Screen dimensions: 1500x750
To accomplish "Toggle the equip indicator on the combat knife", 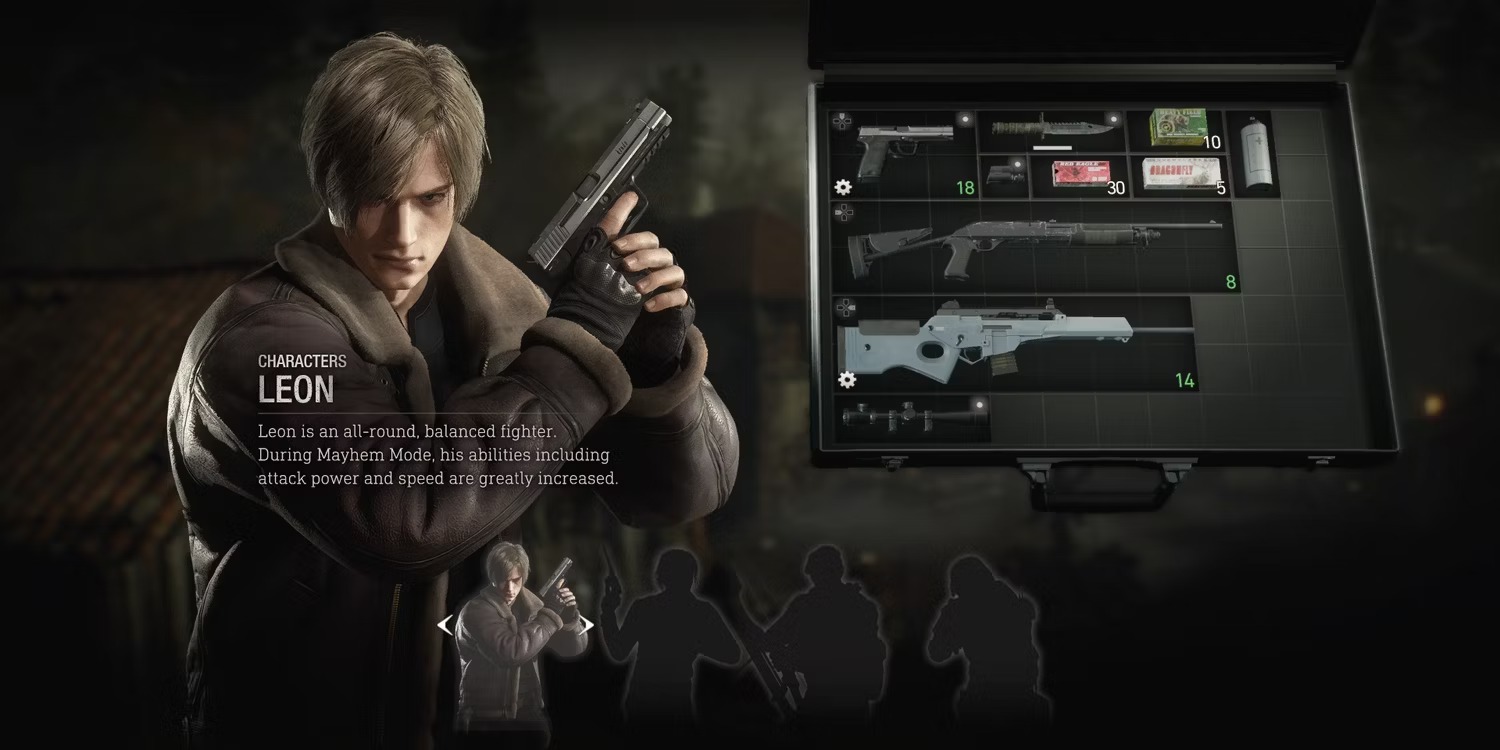I will click(x=1114, y=118).
